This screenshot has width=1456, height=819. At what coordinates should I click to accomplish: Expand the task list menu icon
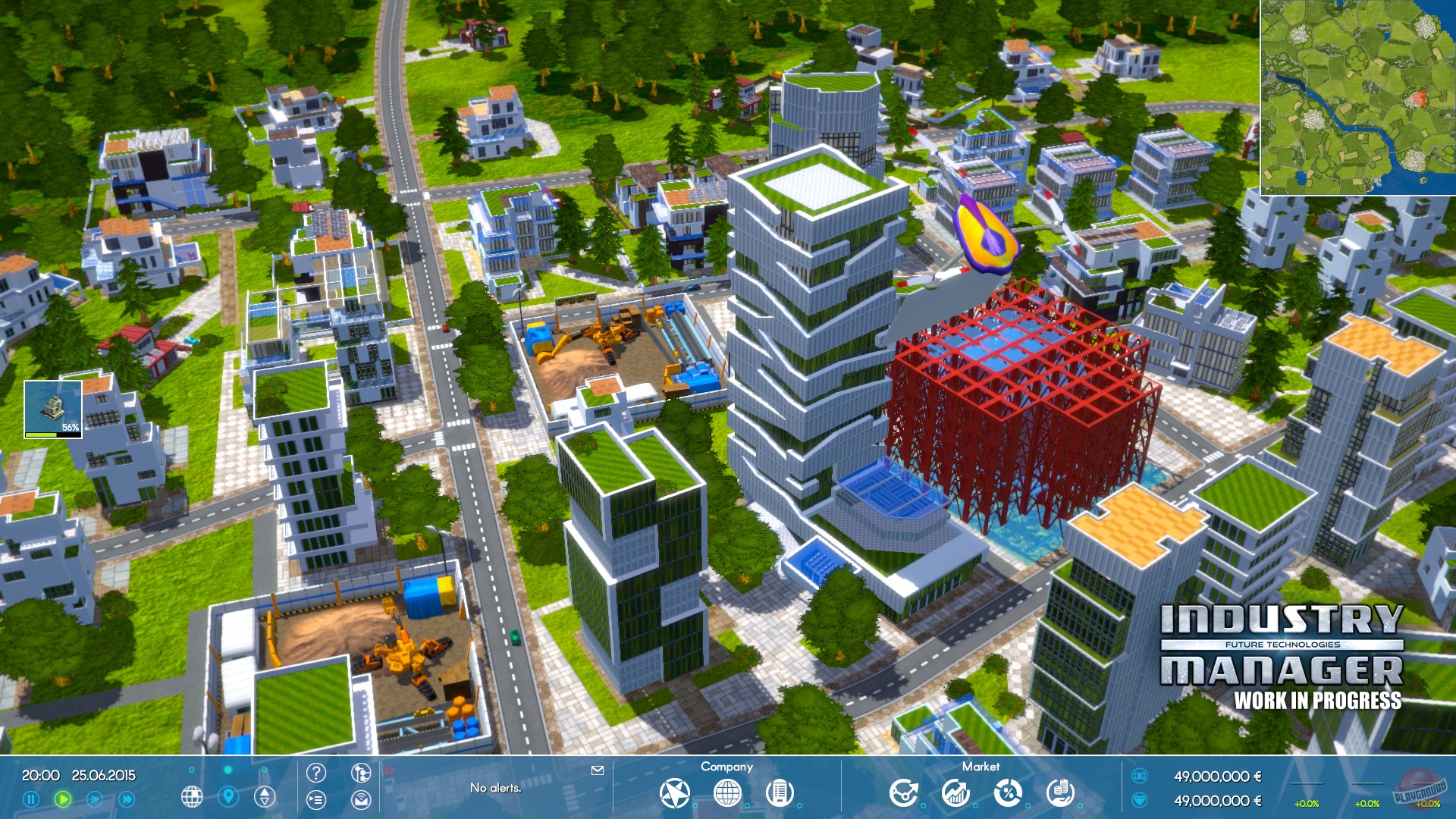click(x=316, y=799)
